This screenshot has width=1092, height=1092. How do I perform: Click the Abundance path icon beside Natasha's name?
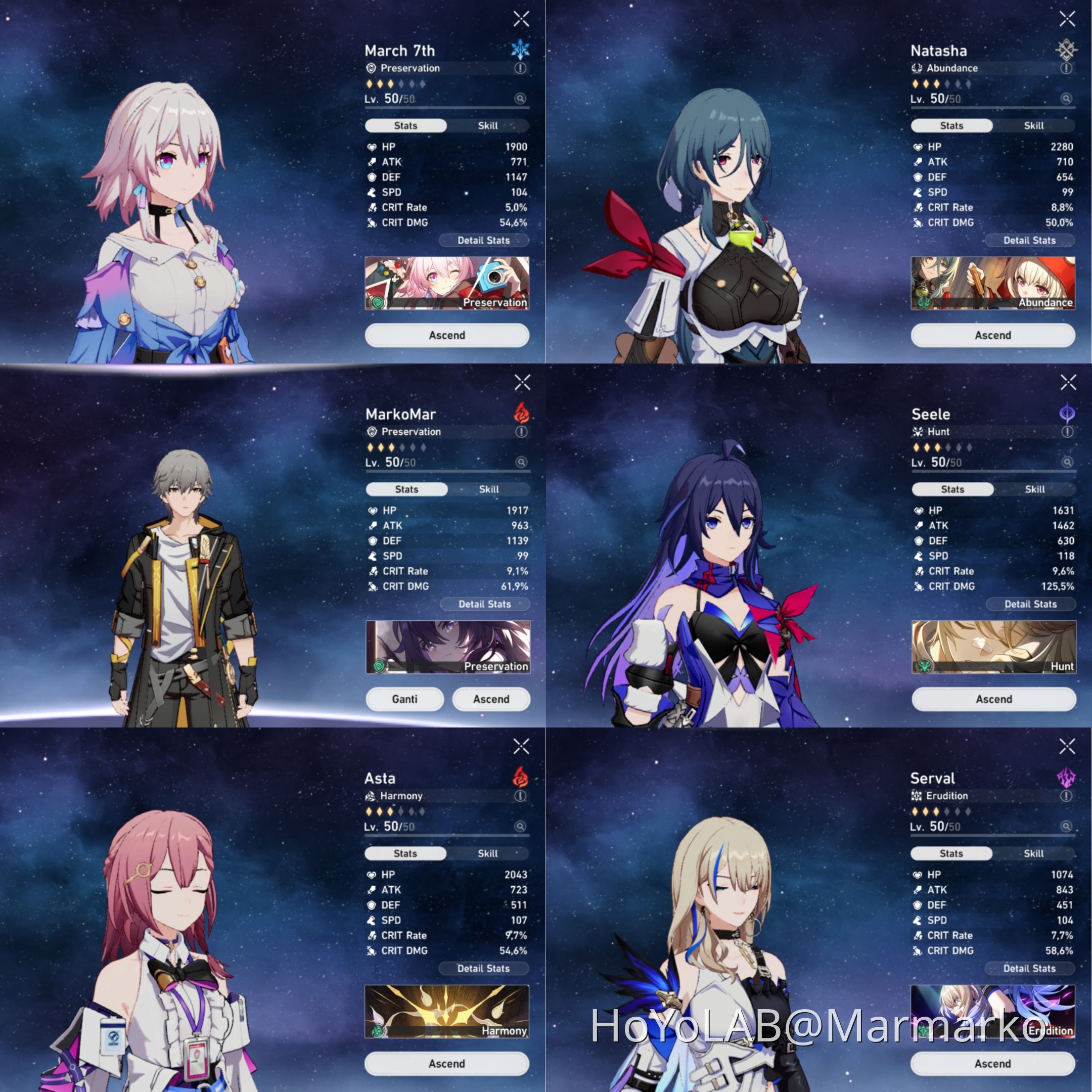coord(917,68)
